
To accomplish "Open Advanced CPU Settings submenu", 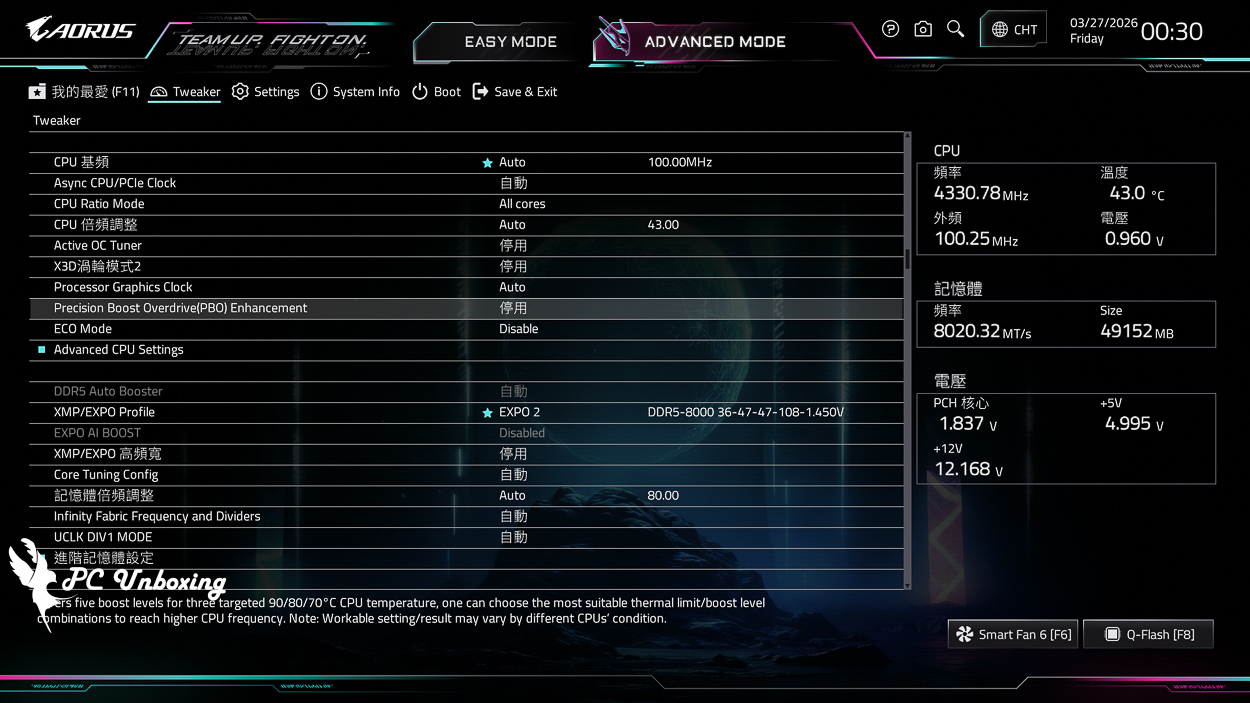I will pyautogui.click(x=118, y=350).
